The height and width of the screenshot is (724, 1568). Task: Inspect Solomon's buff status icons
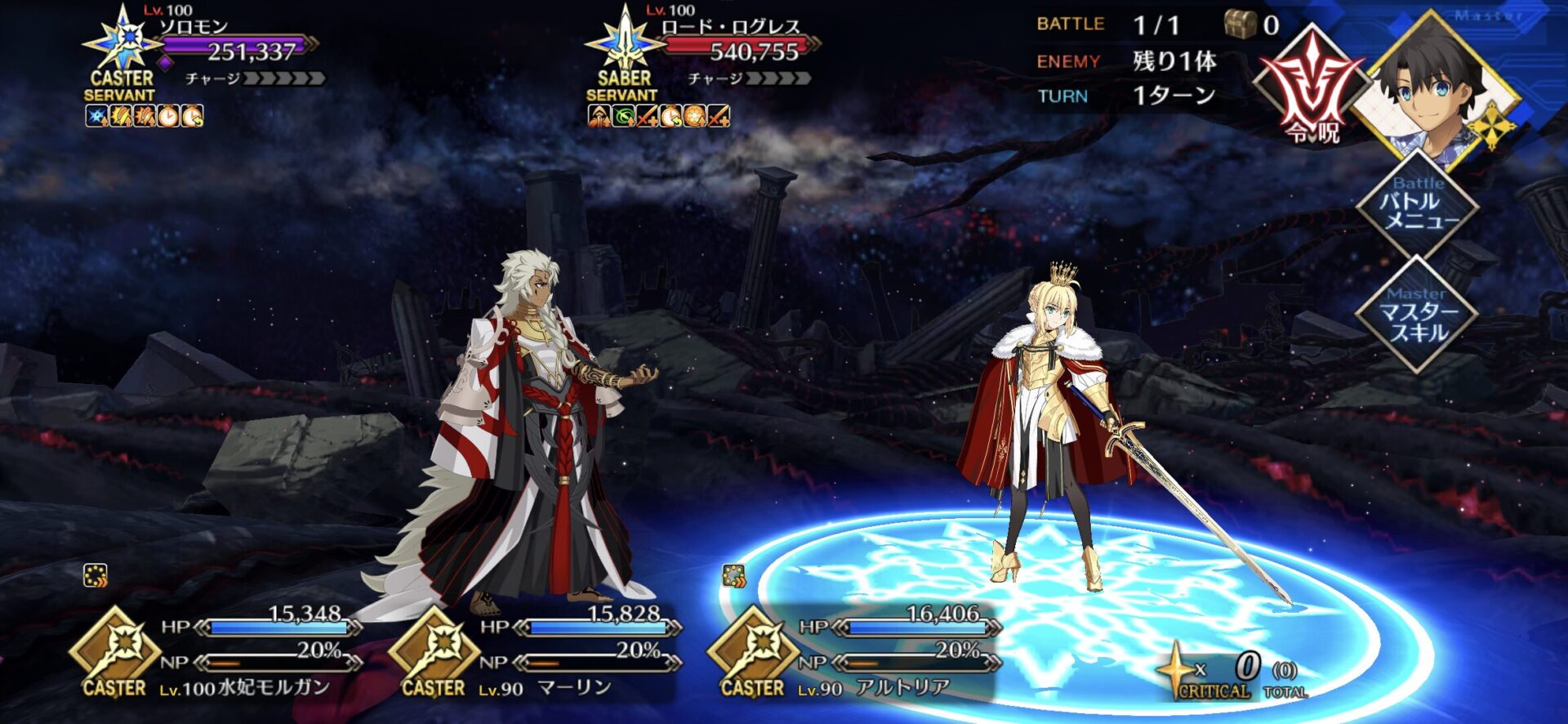pyautogui.click(x=145, y=117)
